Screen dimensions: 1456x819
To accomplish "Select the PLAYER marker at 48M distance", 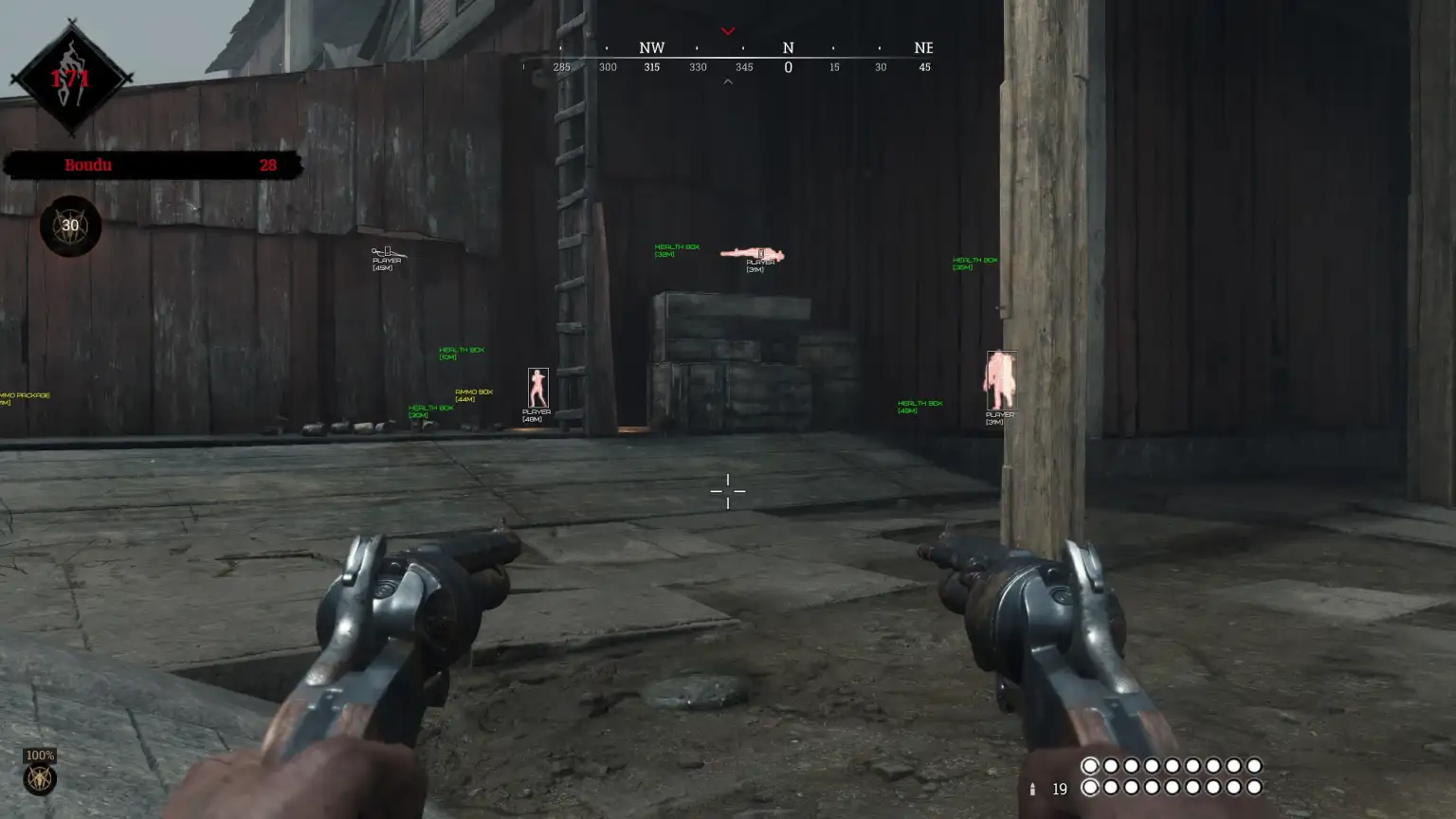I will tap(537, 415).
